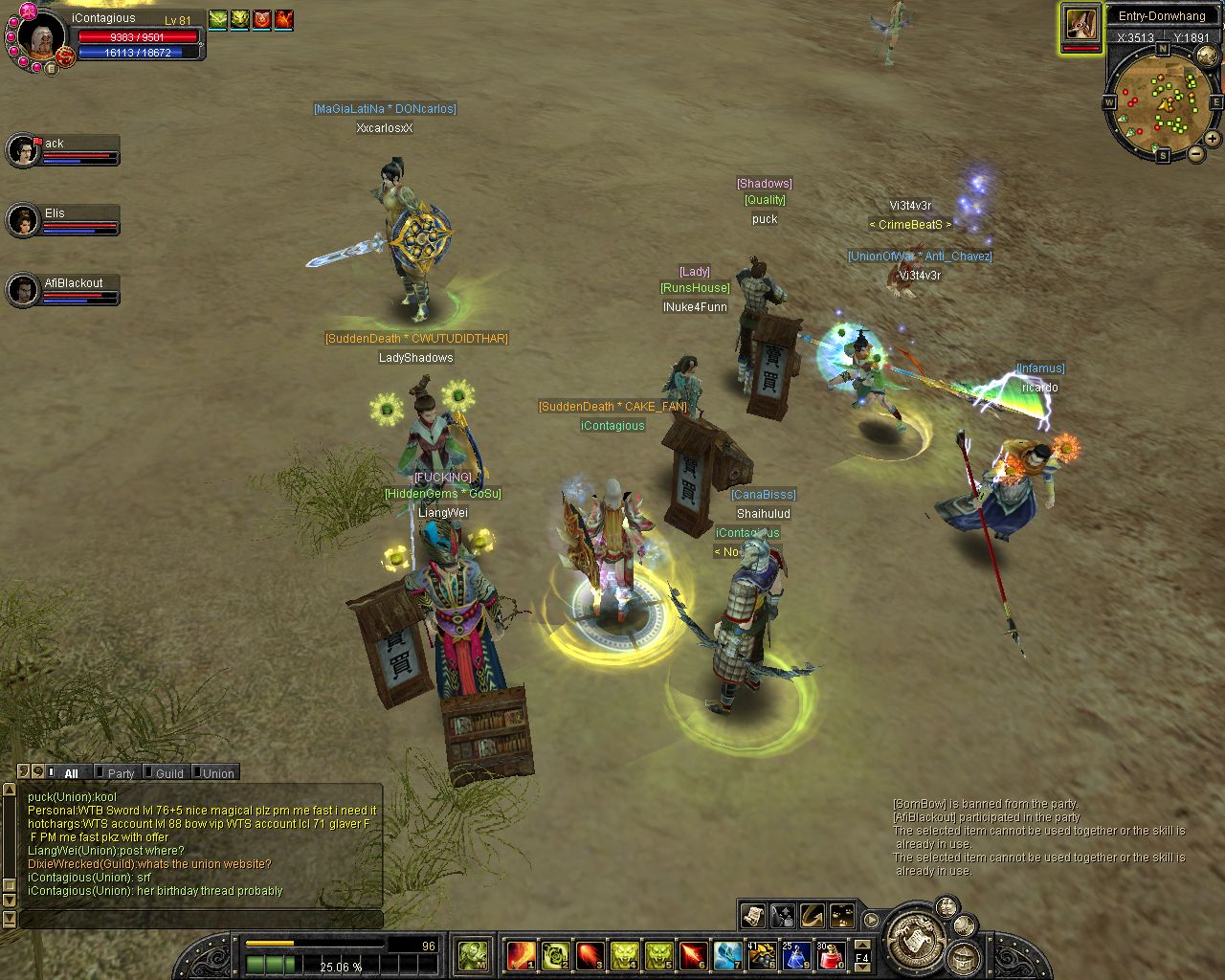This screenshot has width=1225, height=980.
Task: Zoom in the minimap with plus button
Action: click(1212, 139)
